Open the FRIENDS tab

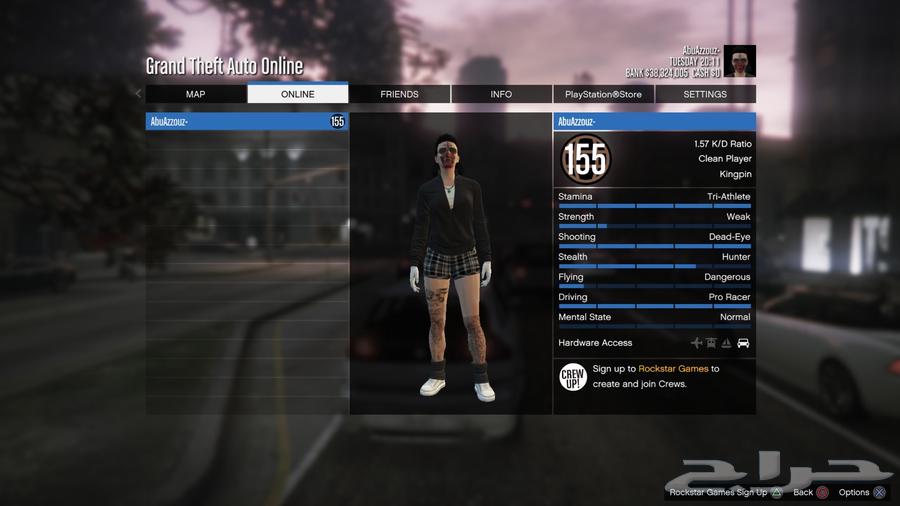[400, 94]
